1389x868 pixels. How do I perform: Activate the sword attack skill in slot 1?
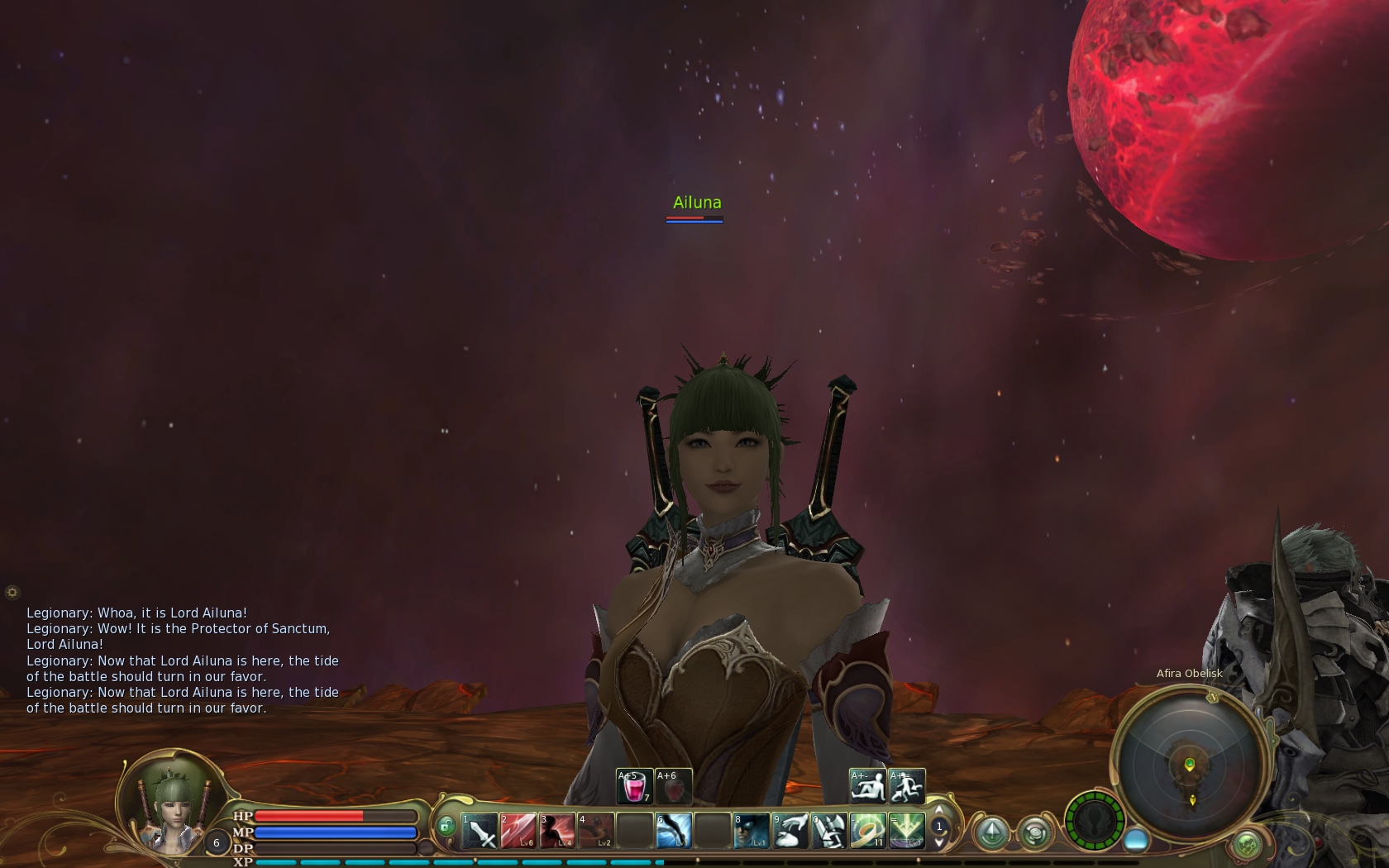pos(480,830)
